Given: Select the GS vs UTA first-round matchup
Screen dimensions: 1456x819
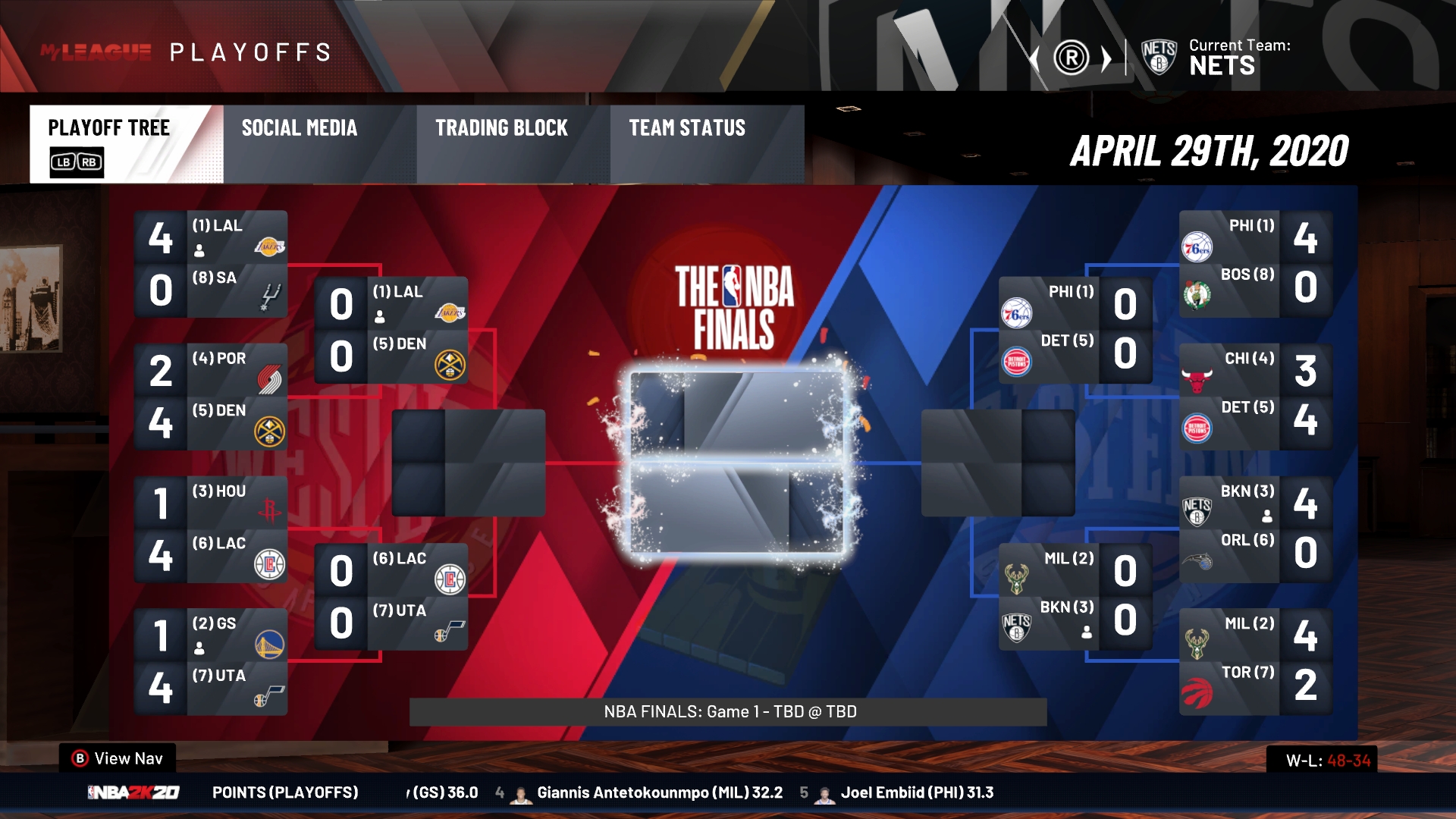Looking at the screenshot, I should (x=211, y=662).
